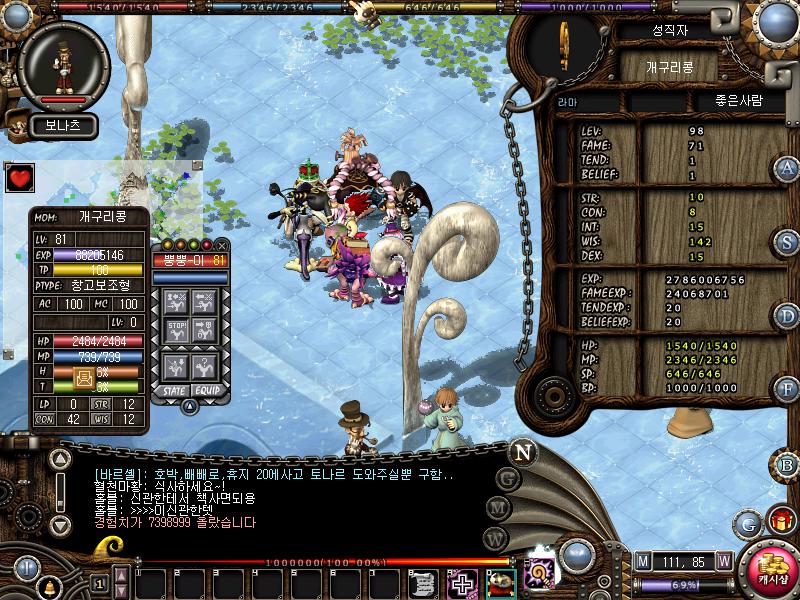Select the white cross skill hotbar slot
This screenshot has height=600, width=800.
tap(462, 583)
